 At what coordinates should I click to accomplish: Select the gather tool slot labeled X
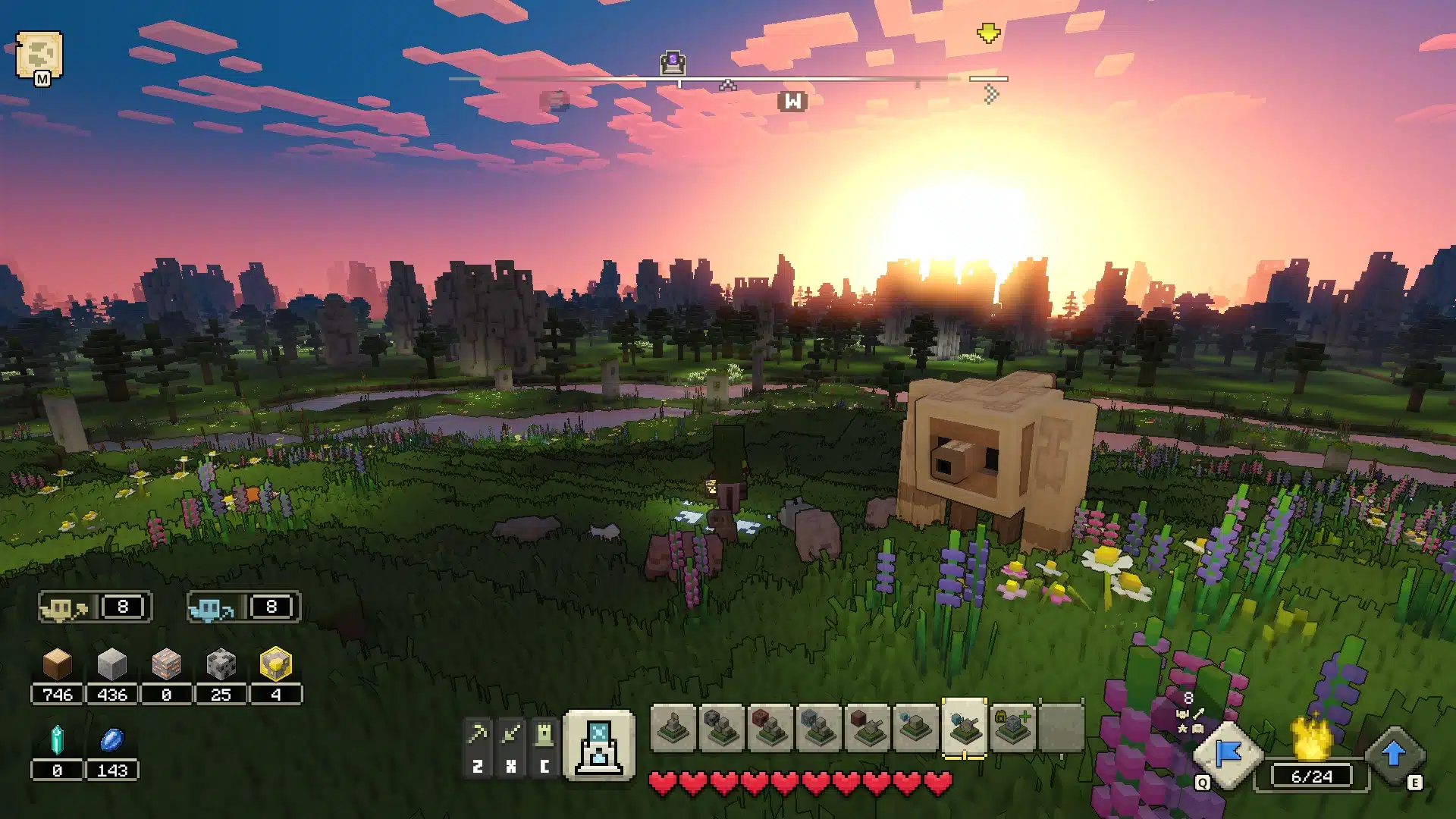(510, 732)
